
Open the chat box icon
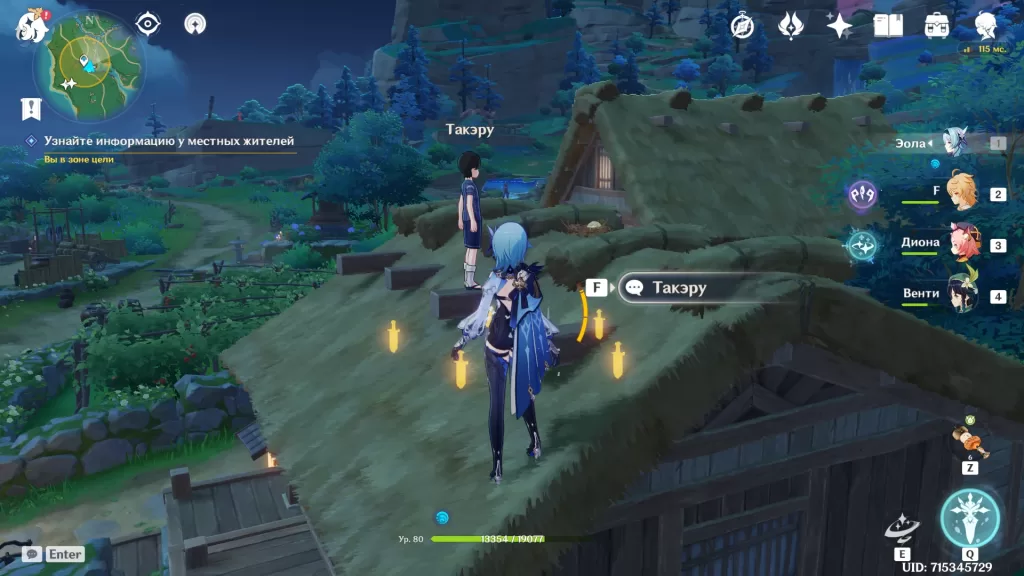33,553
